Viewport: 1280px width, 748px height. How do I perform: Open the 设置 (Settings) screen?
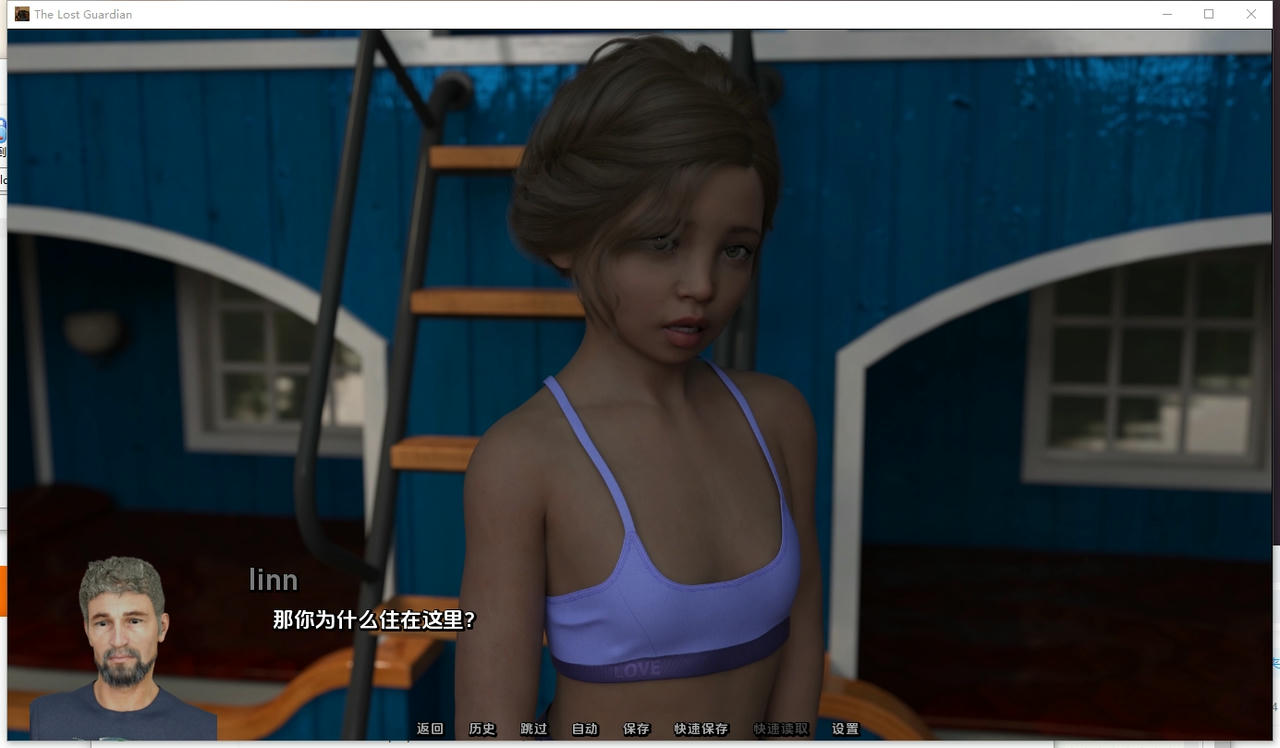click(843, 729)
